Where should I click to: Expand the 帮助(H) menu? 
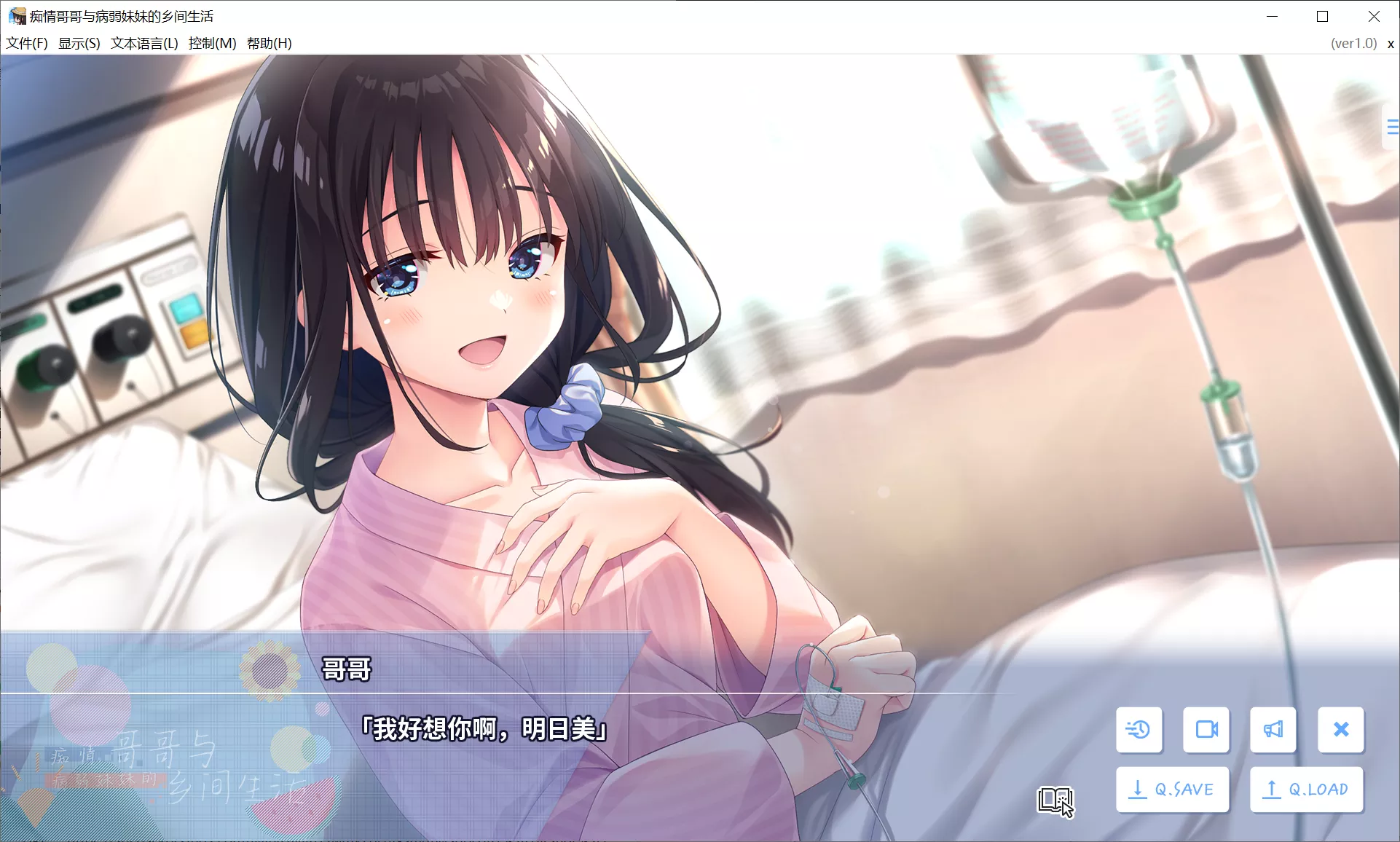click(267, 43)
